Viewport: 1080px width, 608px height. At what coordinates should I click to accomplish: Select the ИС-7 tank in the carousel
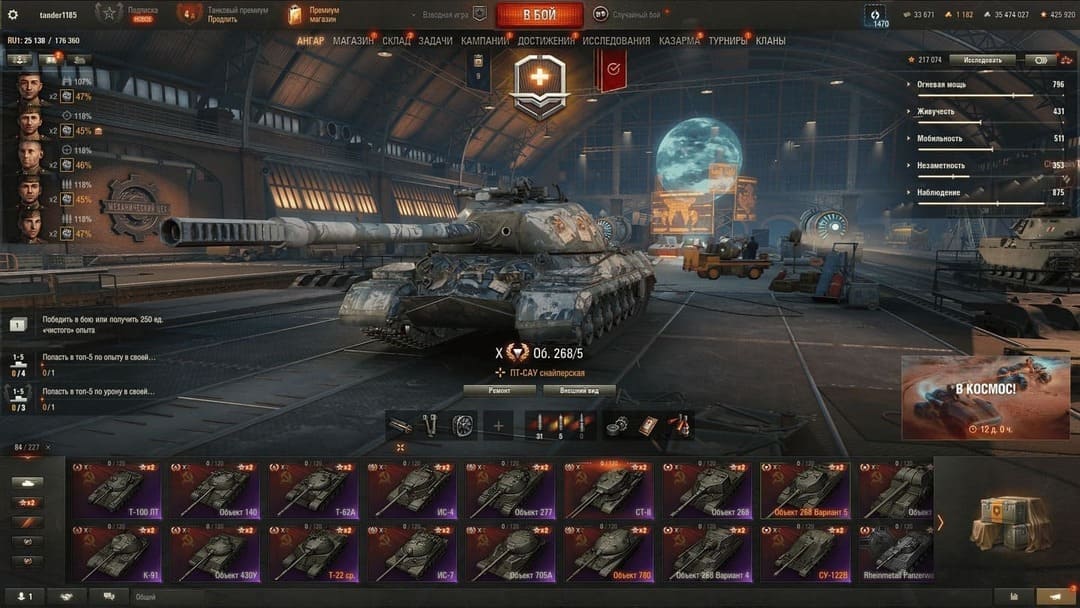point(412,553)
